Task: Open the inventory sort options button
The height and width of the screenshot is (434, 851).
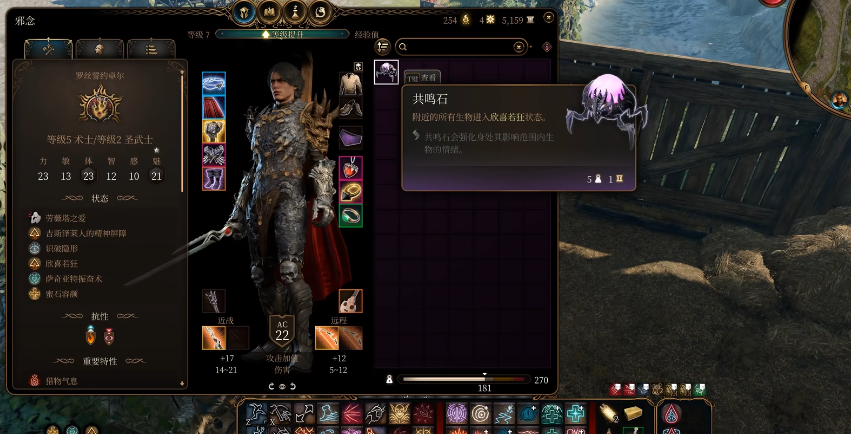Action: (382, 47)
